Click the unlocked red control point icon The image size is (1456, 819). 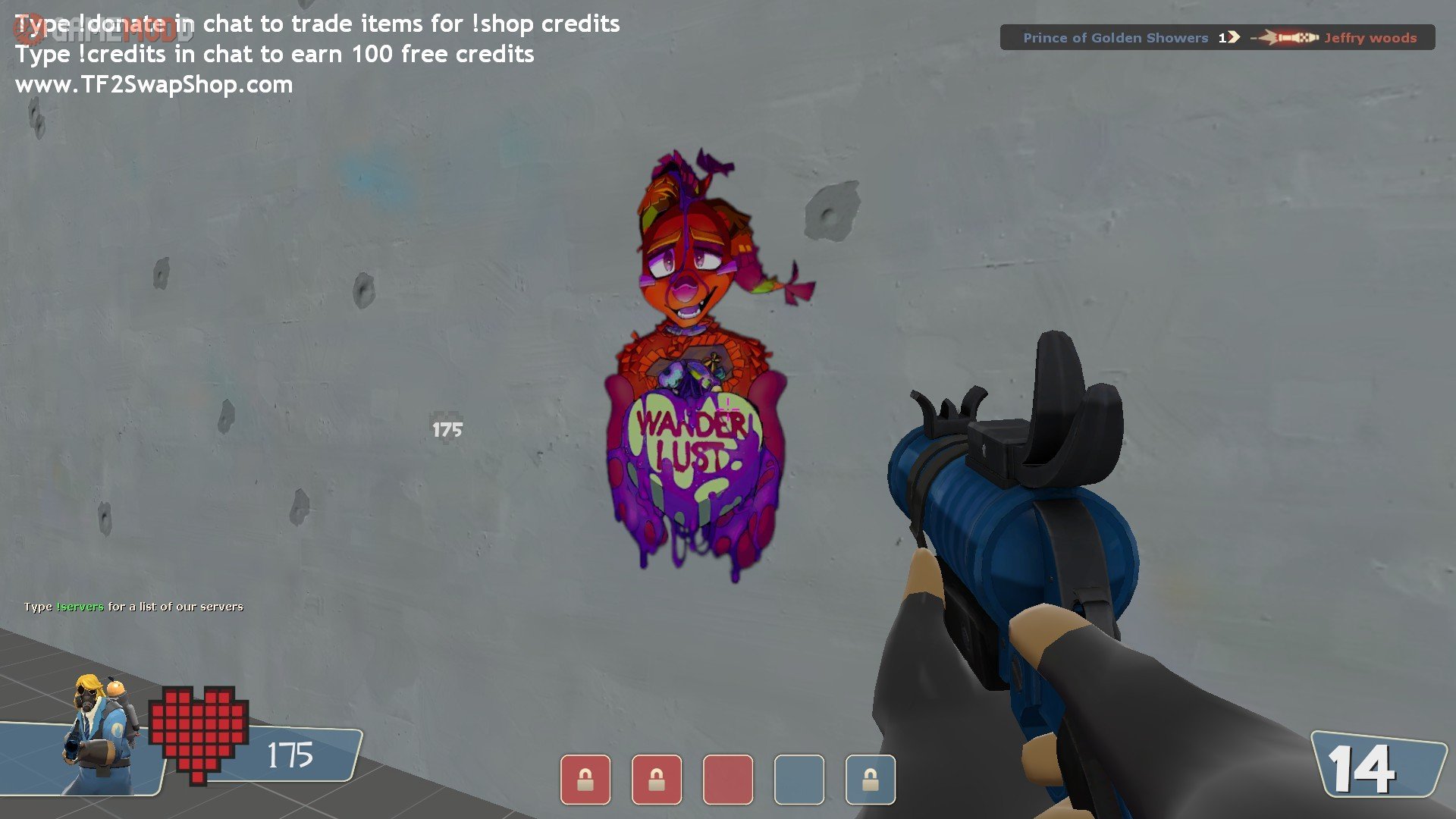click(727, 779)
